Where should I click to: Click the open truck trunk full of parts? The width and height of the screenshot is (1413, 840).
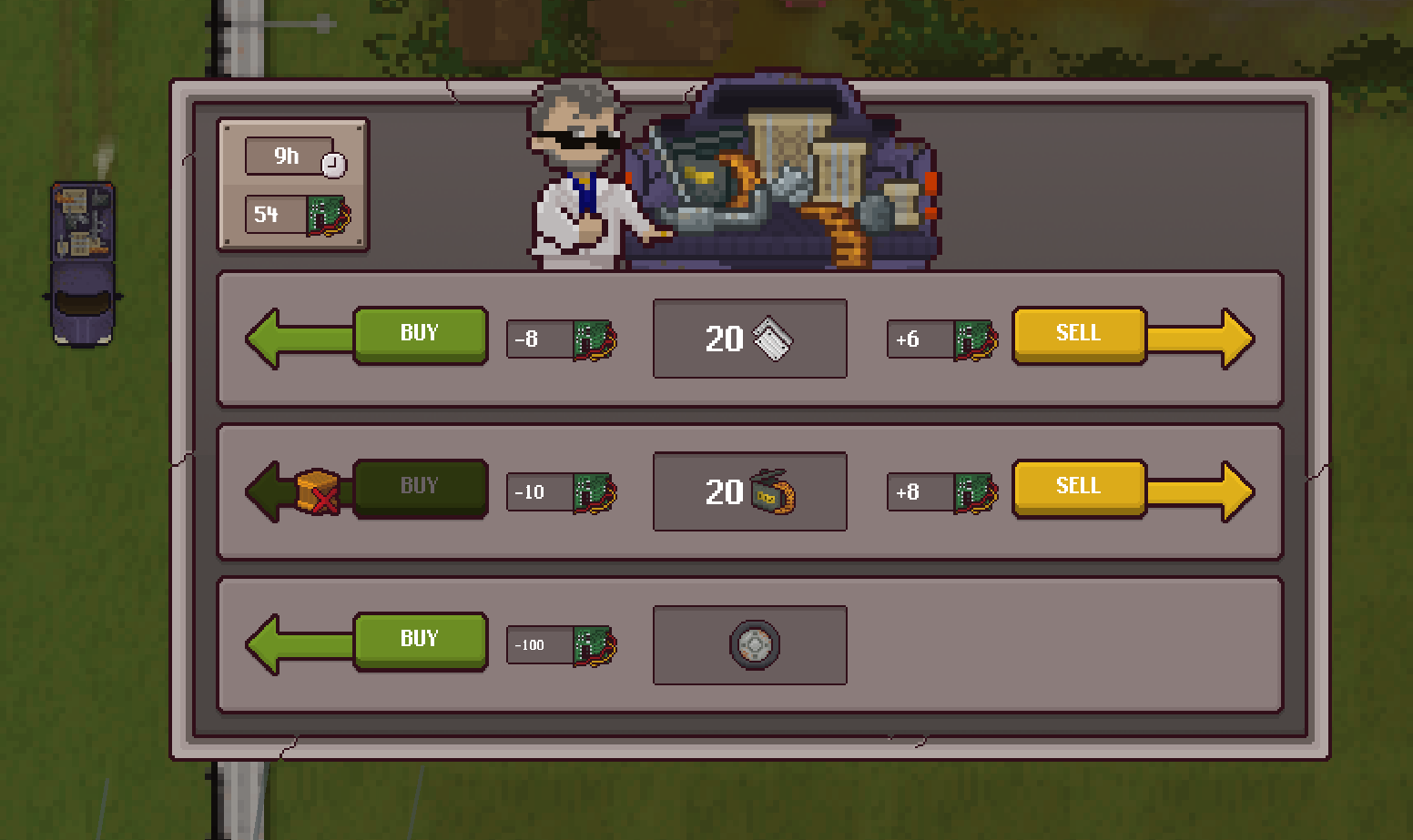pyautogui.click(x=783, y=173)
